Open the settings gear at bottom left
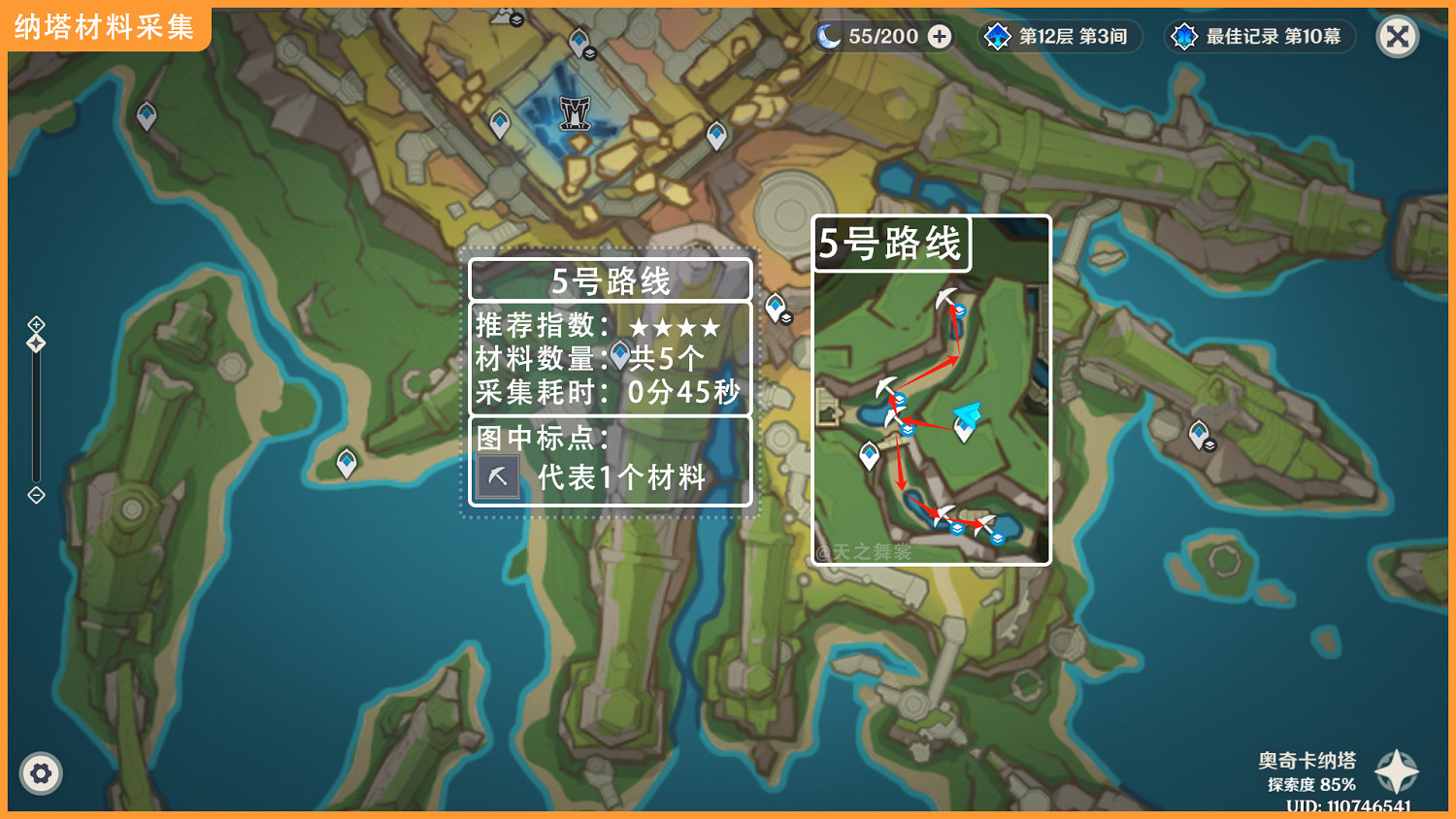The height and width of the screenshot is (819, 1456). click(x=41, y=773)
